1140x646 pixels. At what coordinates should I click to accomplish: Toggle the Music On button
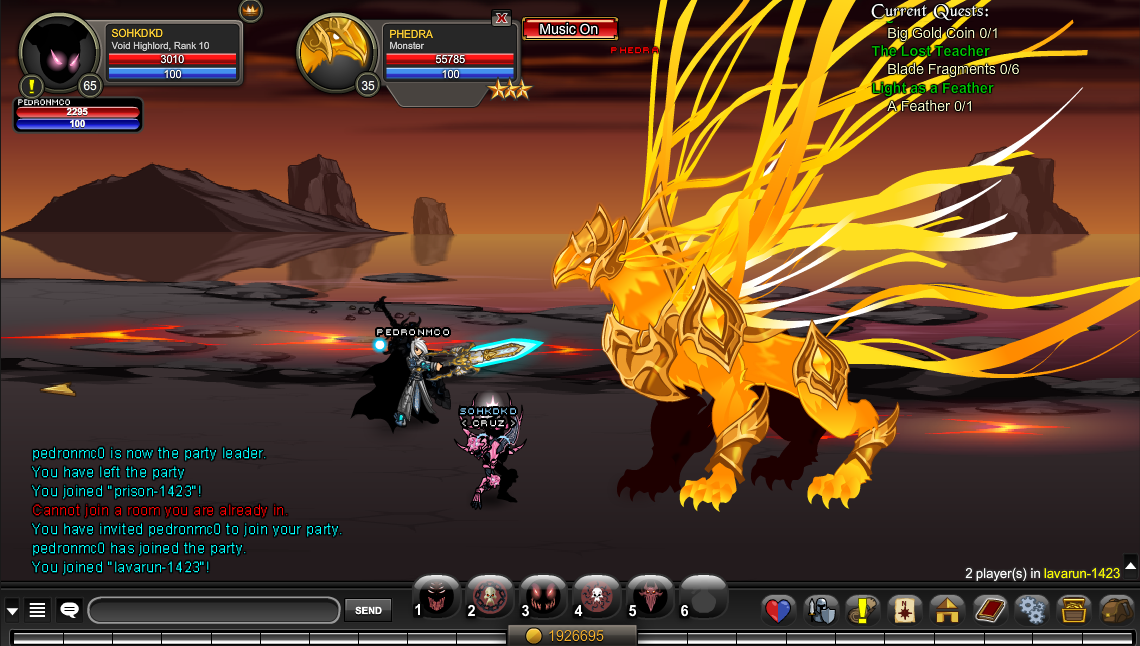569,29
